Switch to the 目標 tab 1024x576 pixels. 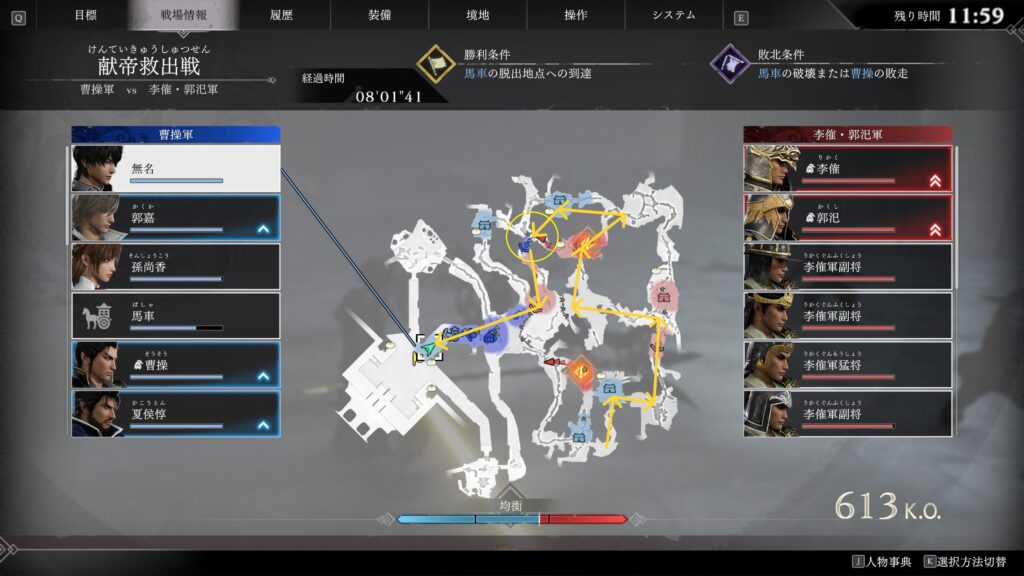tap(86, 15)
